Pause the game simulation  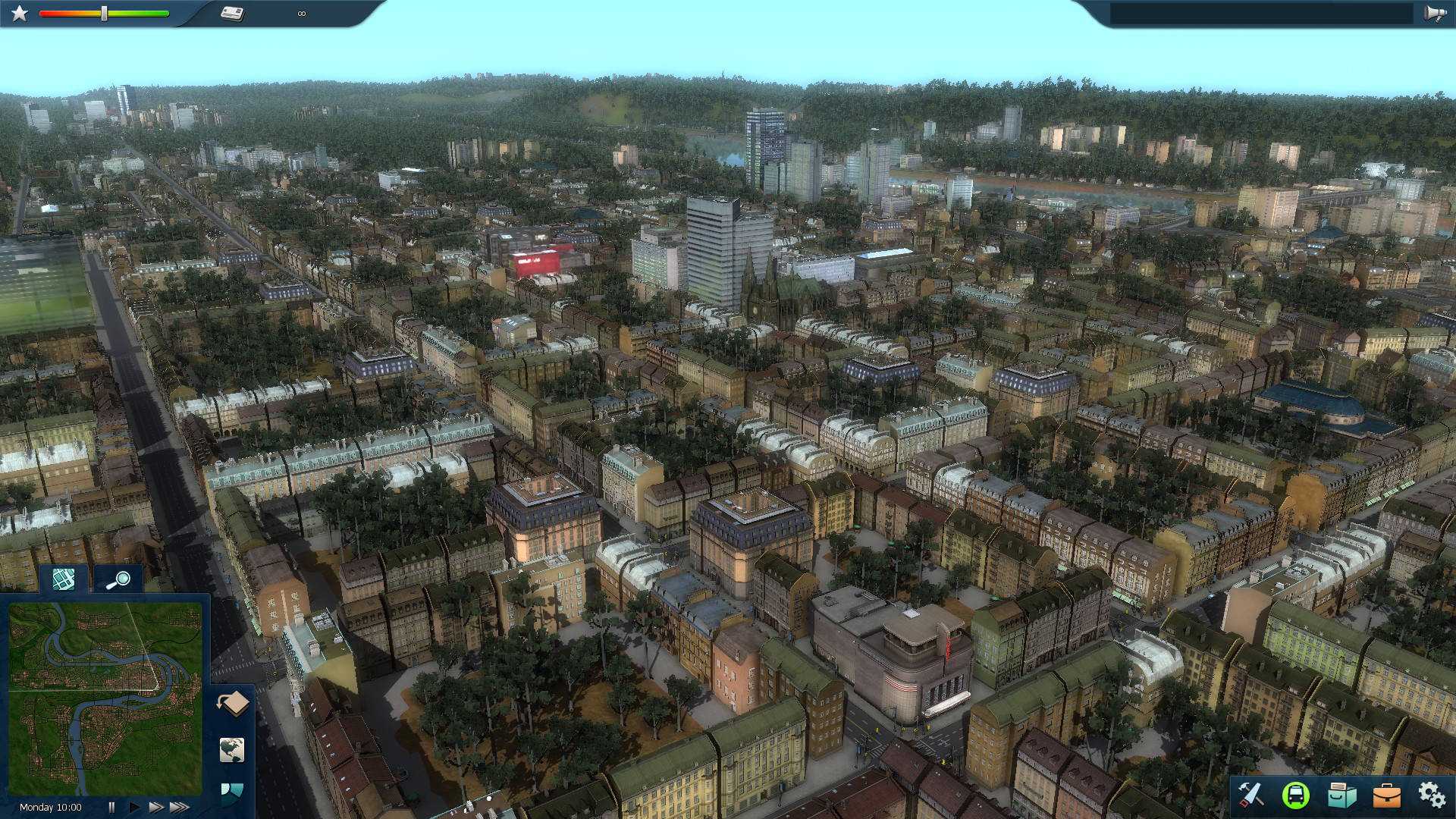pyautogui.click(x=112, y=806)
